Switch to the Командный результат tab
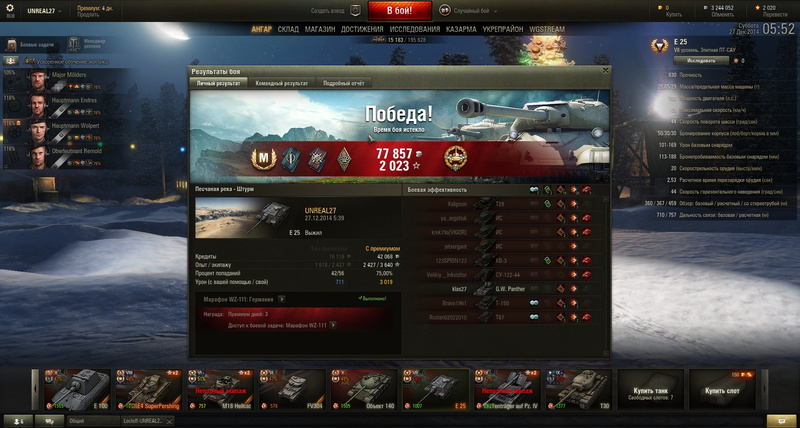This screenshot has height=428, width=800. [x=280, y=84]
